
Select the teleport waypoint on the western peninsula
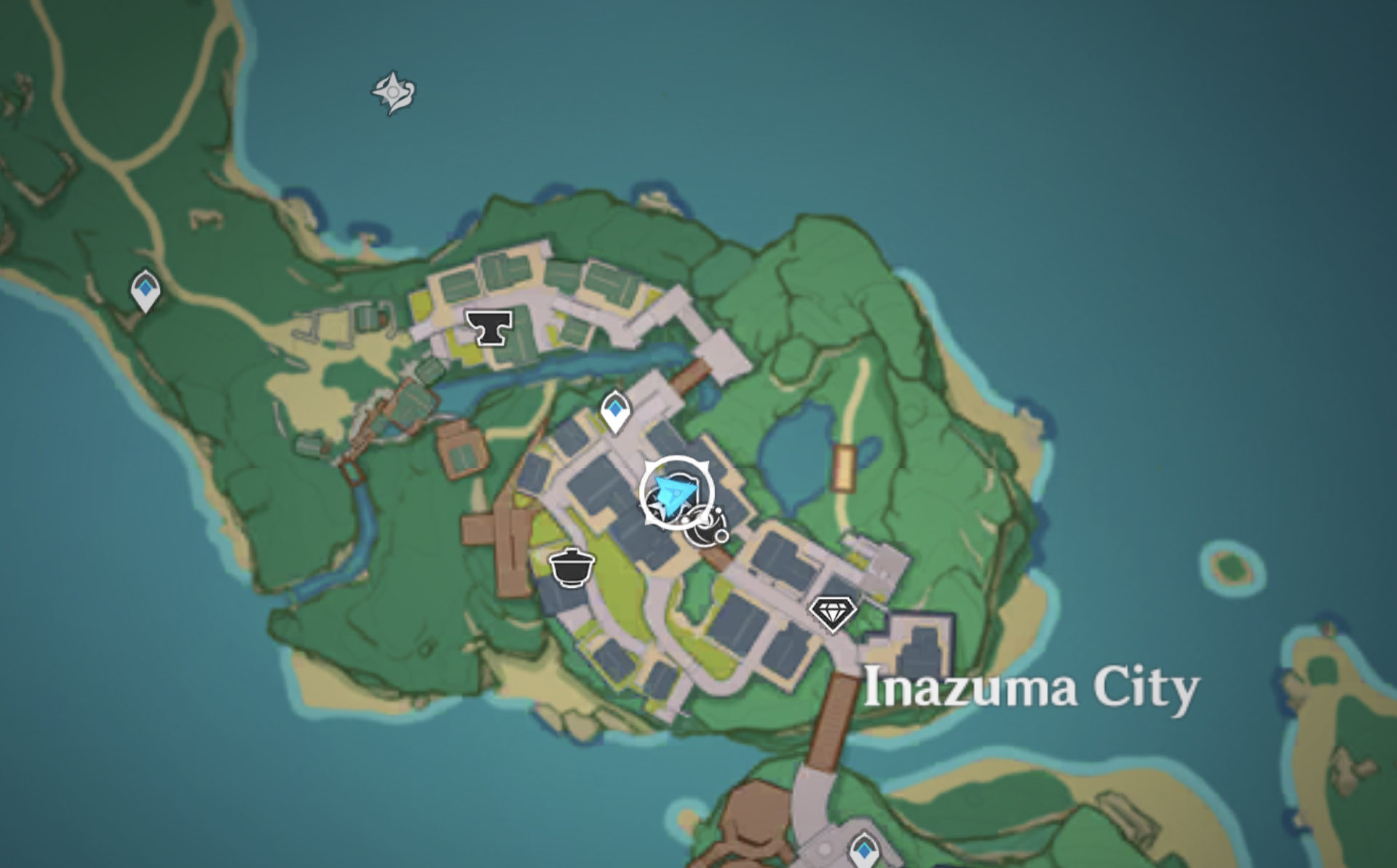click(x=146, y=290)
